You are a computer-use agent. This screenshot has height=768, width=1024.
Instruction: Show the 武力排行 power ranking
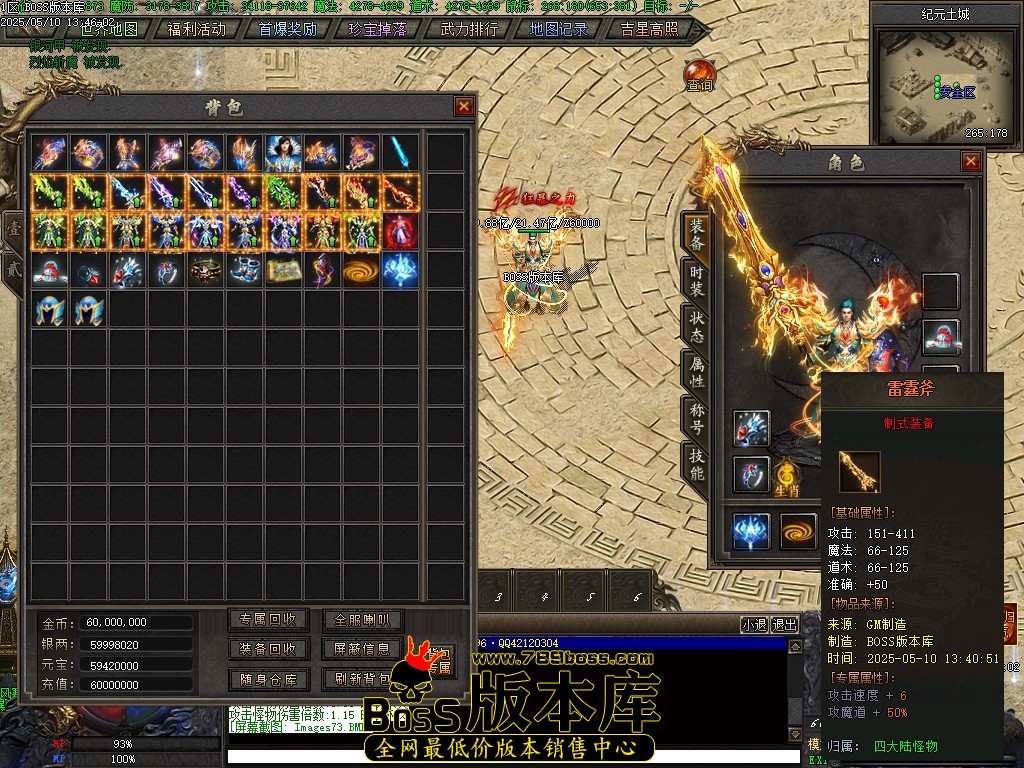[469, 29]
